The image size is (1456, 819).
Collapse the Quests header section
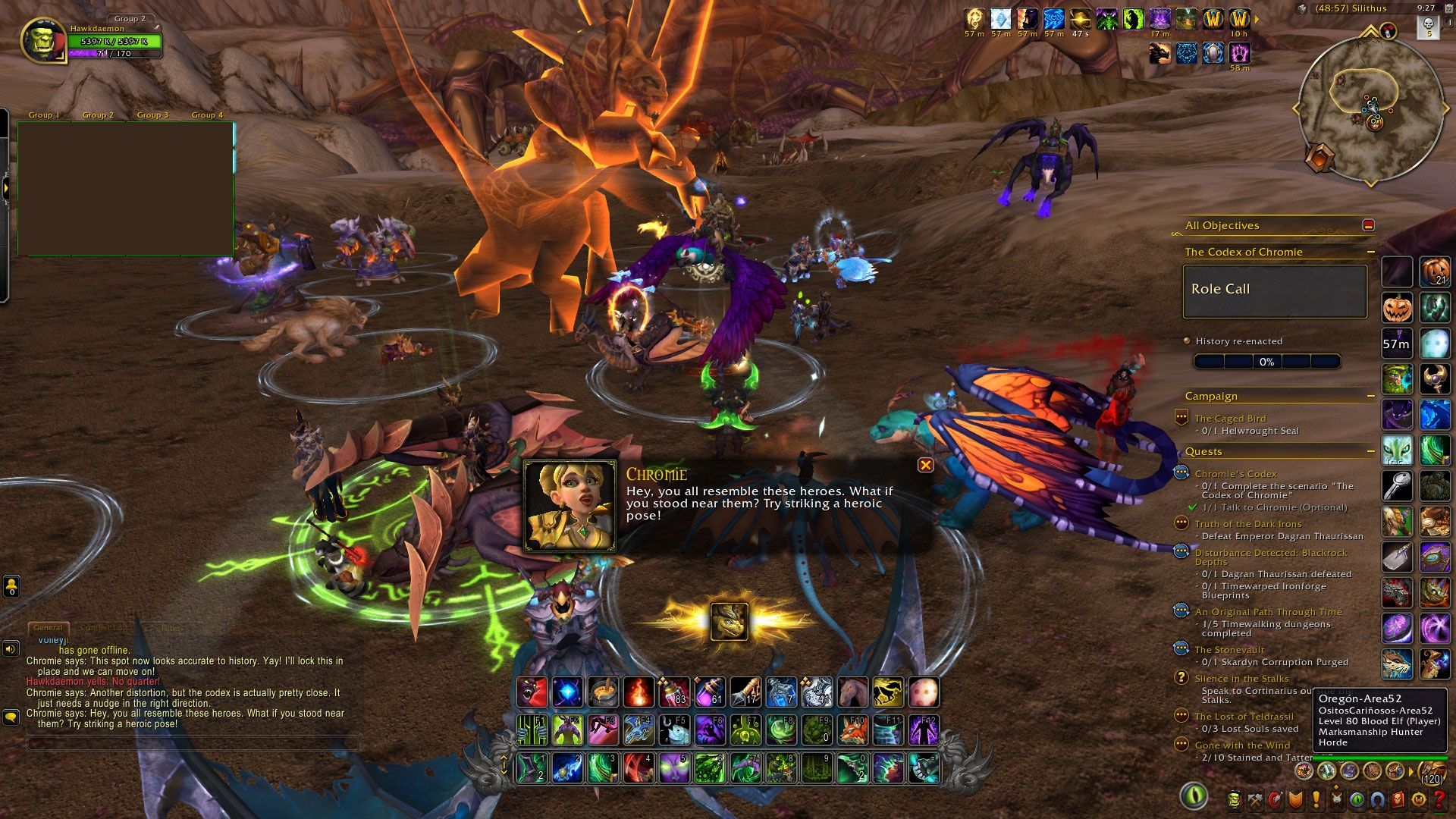click(1371, 451)
